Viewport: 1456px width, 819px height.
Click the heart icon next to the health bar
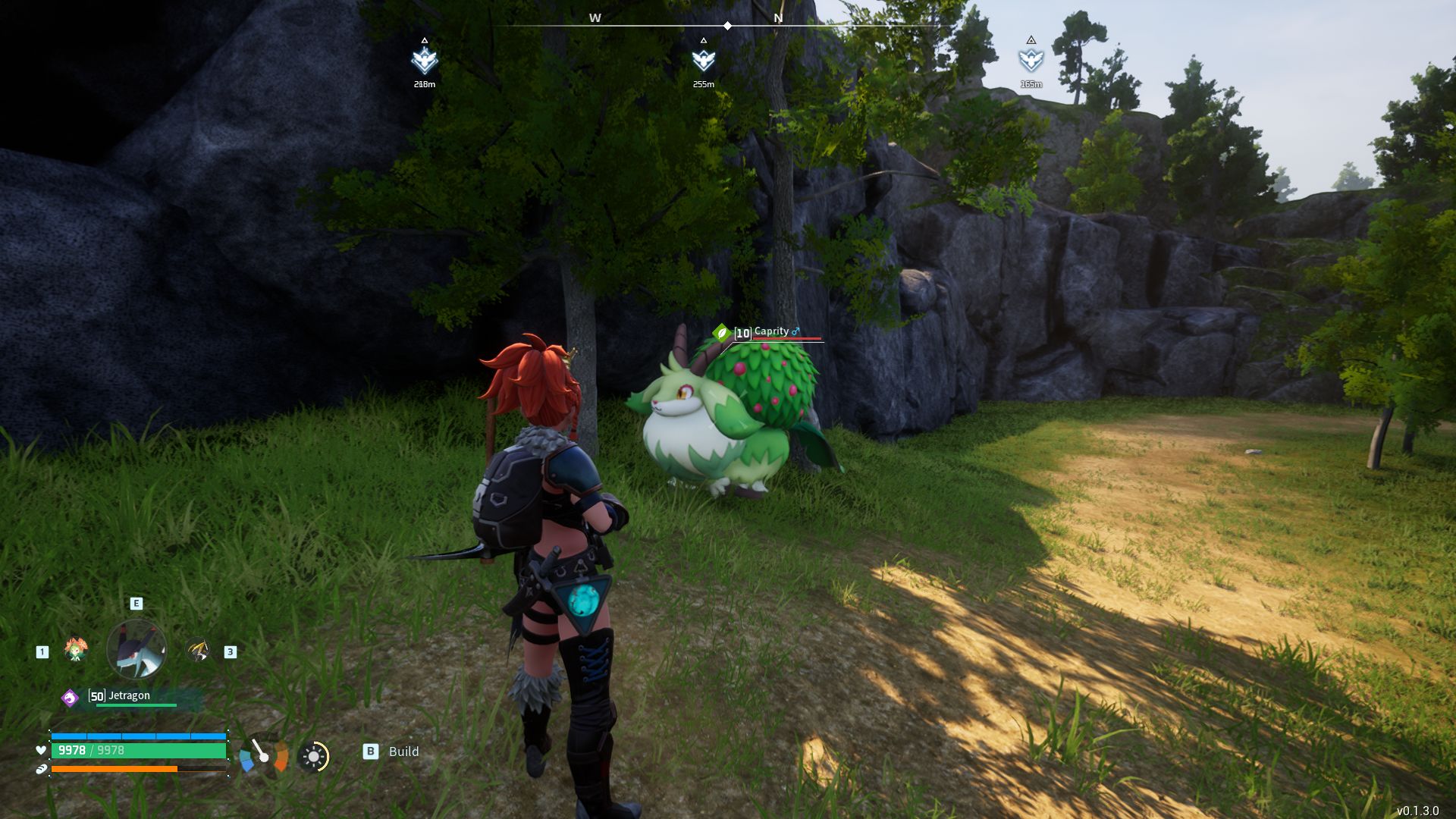pyautogui.click(x=40, y=752)
